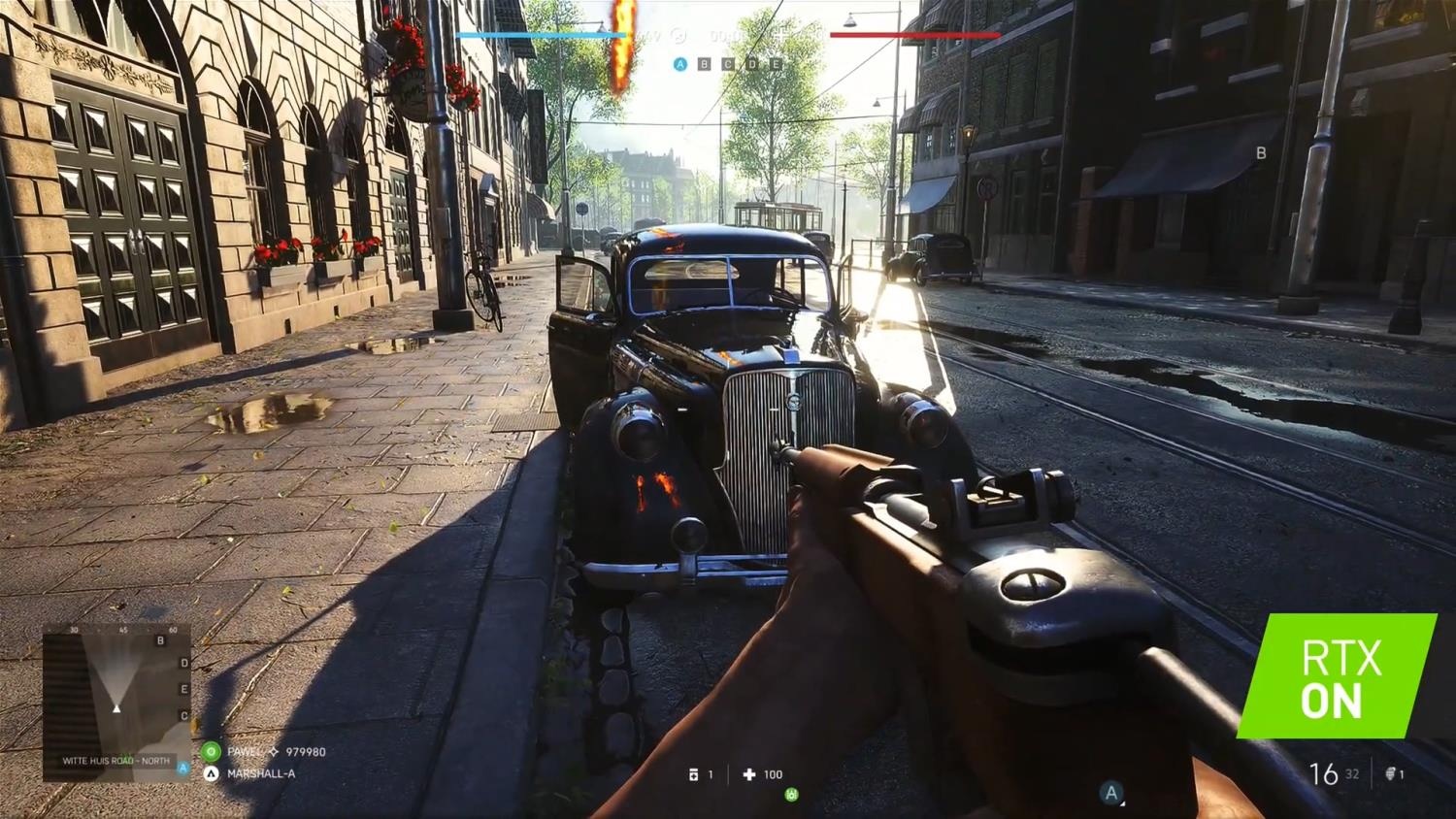
Task: Select the medical pouch icon
Action: (693, 774)
